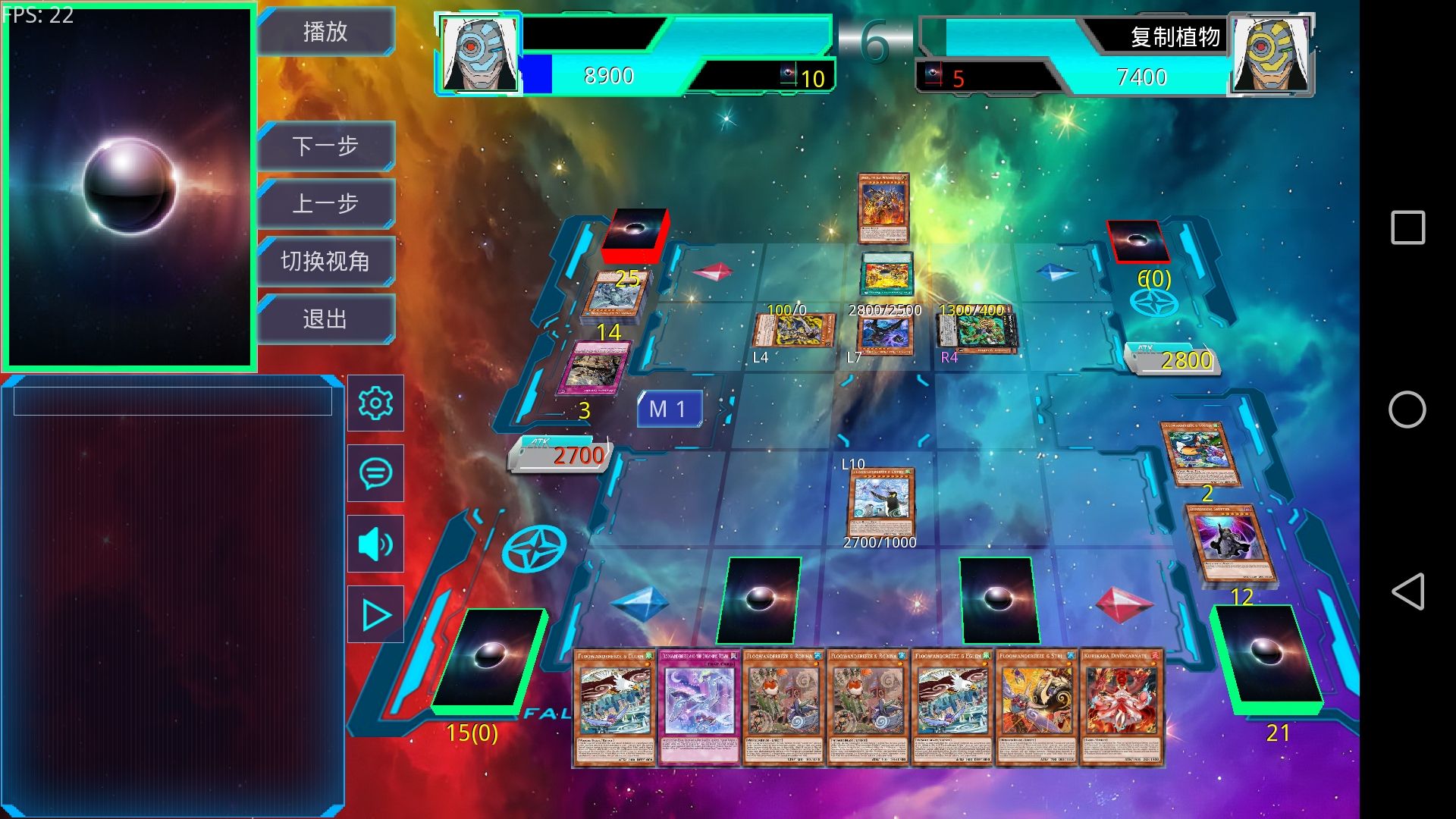The width and height of the screenshot is (1456, 819).
Task: Toggle sound with the speaker icon
Action: tap(375, 544)
